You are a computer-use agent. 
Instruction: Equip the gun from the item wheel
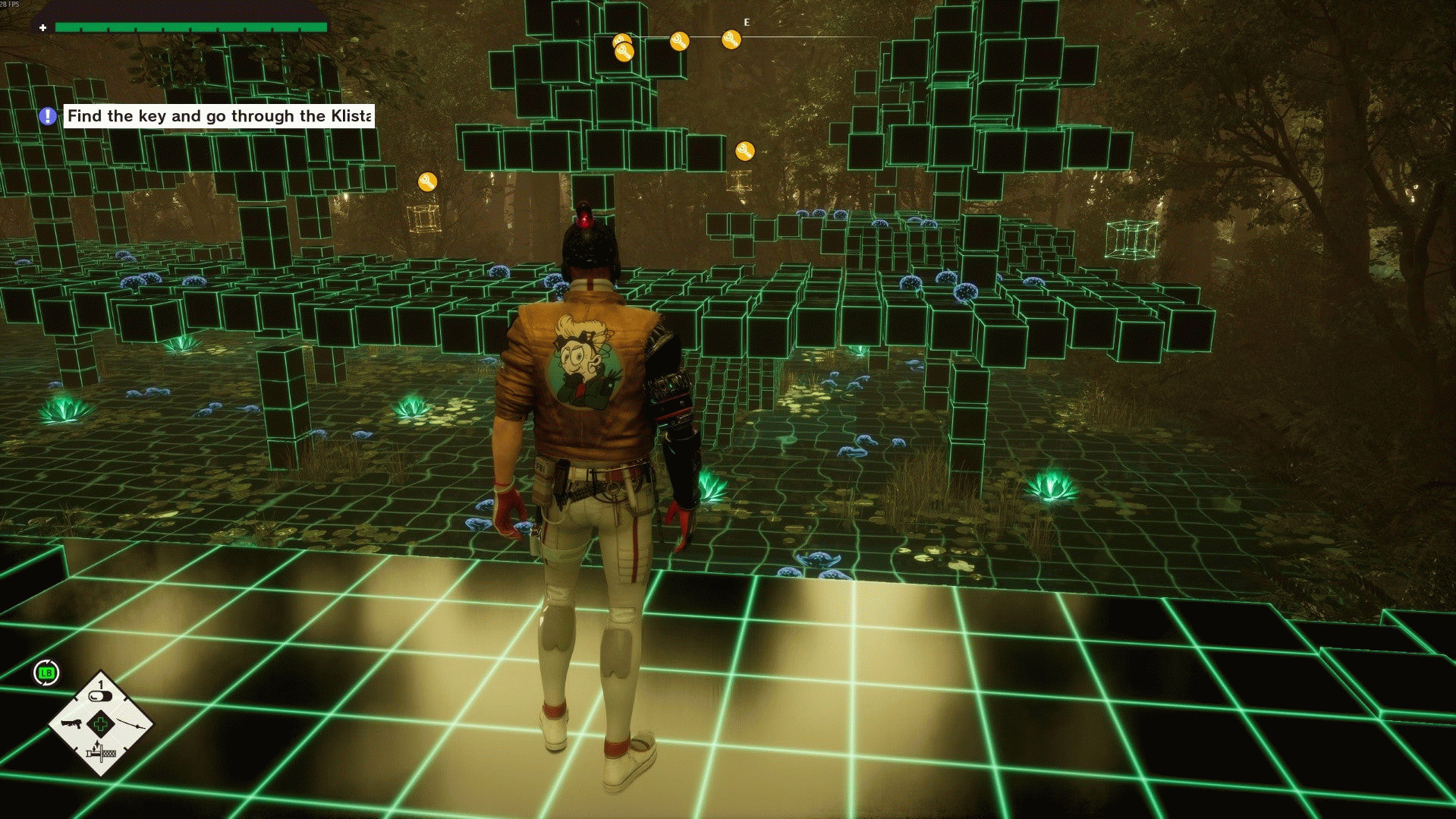point(71,723)
